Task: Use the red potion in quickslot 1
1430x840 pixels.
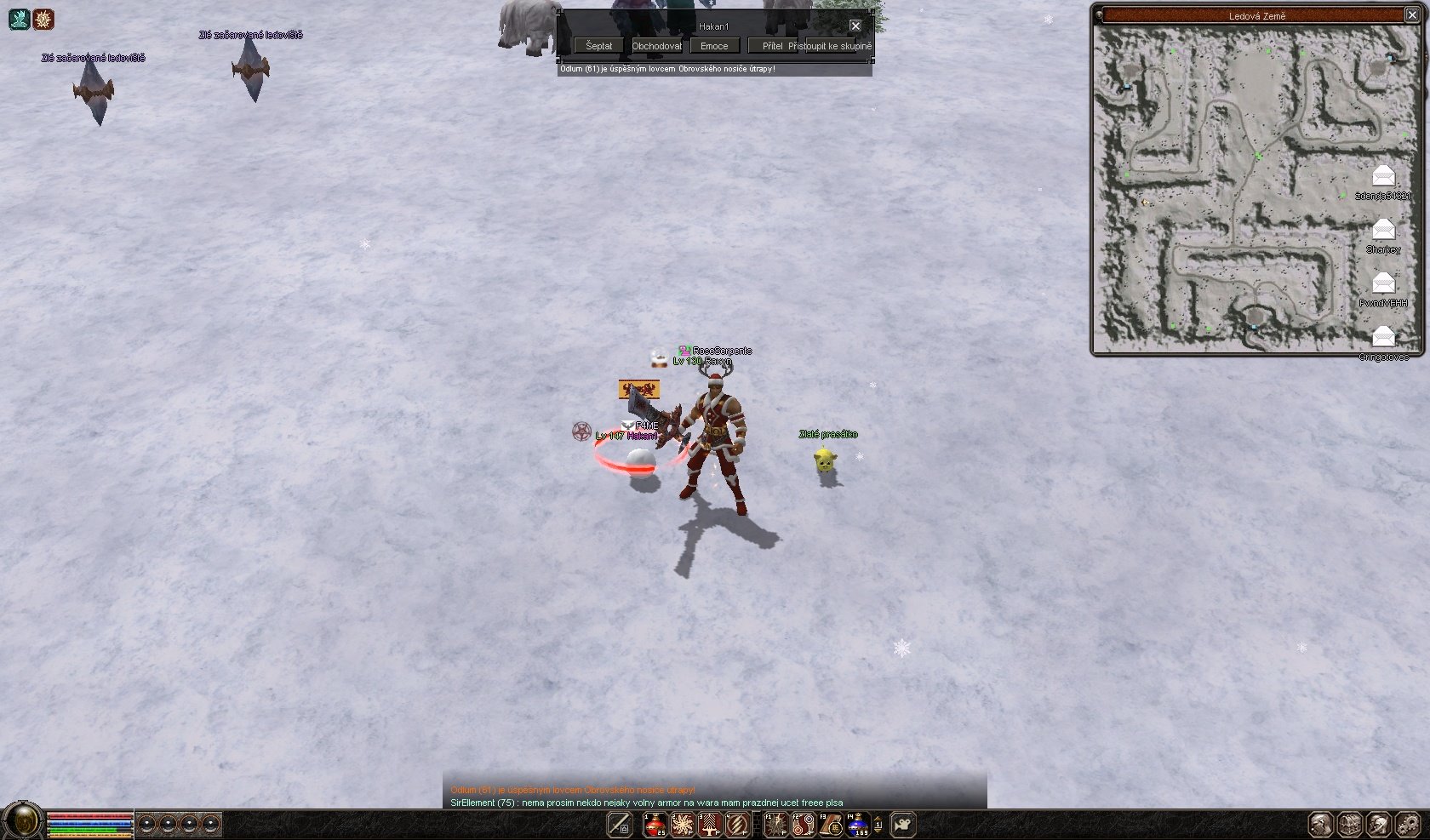Action: pyautogui.click(x=655, y=825)
